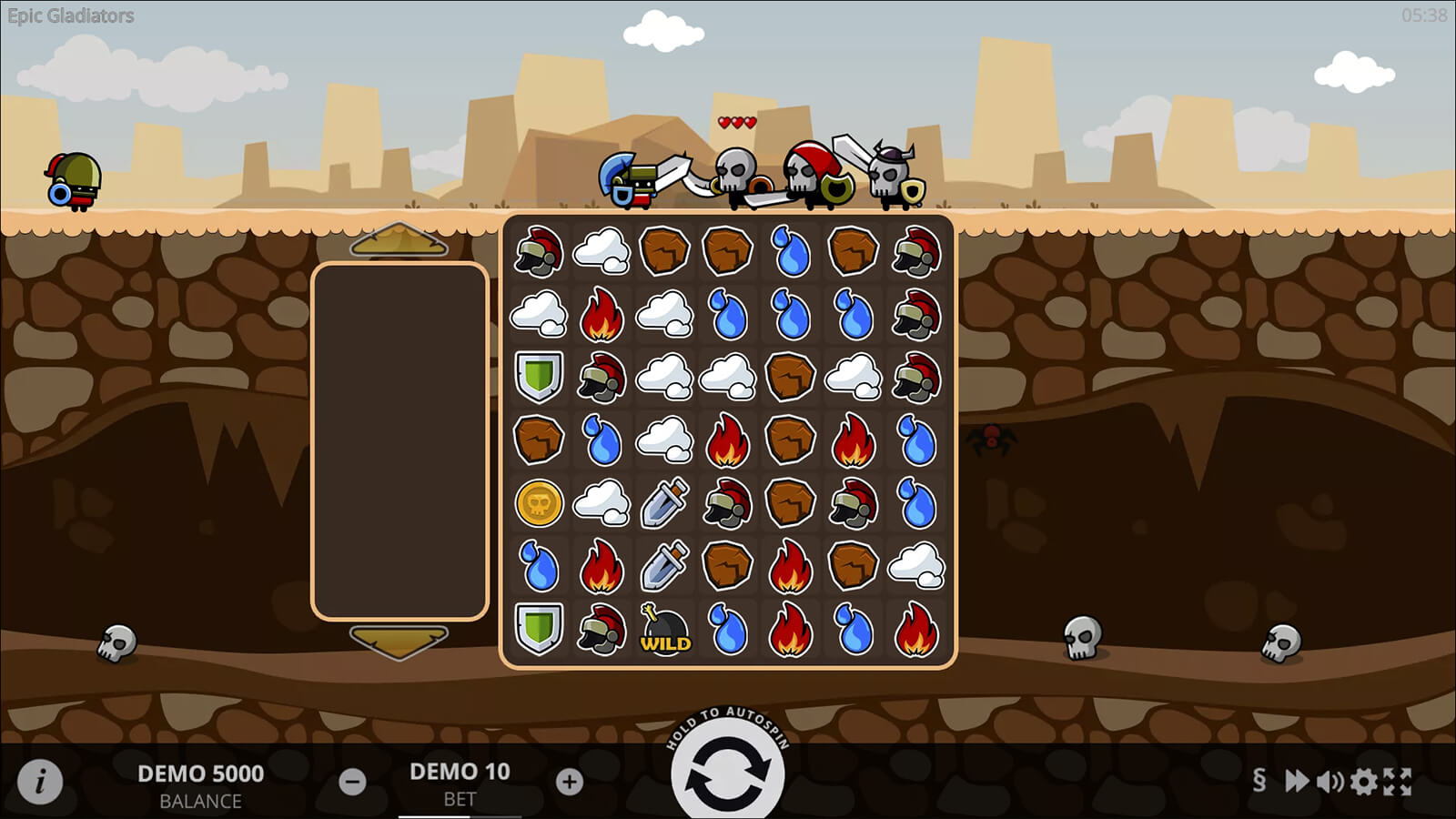Open the game info screen

click(x=40, y=781)
